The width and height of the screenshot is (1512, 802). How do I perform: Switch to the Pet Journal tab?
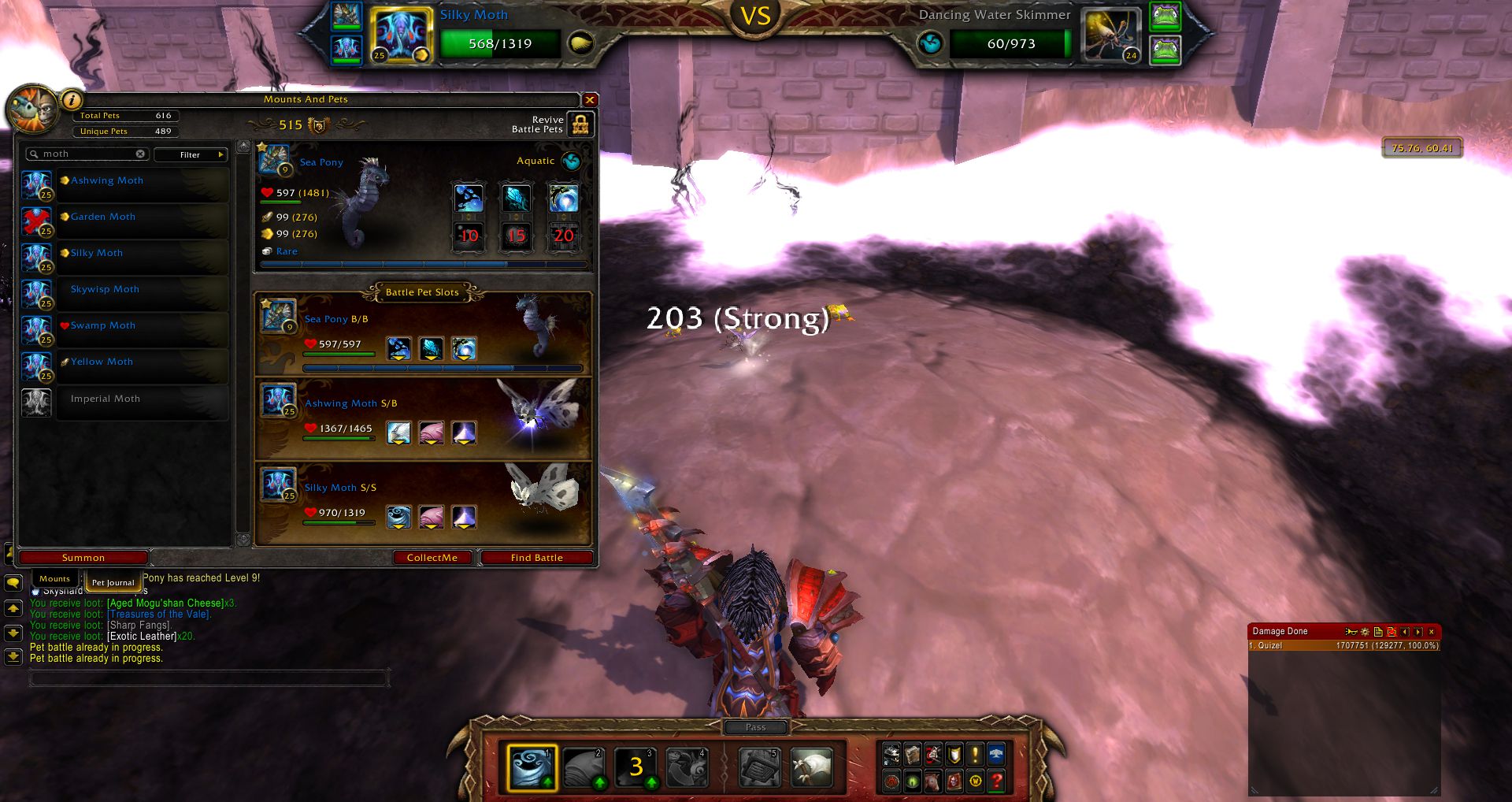pyautogui.click(x=113, y=583)
